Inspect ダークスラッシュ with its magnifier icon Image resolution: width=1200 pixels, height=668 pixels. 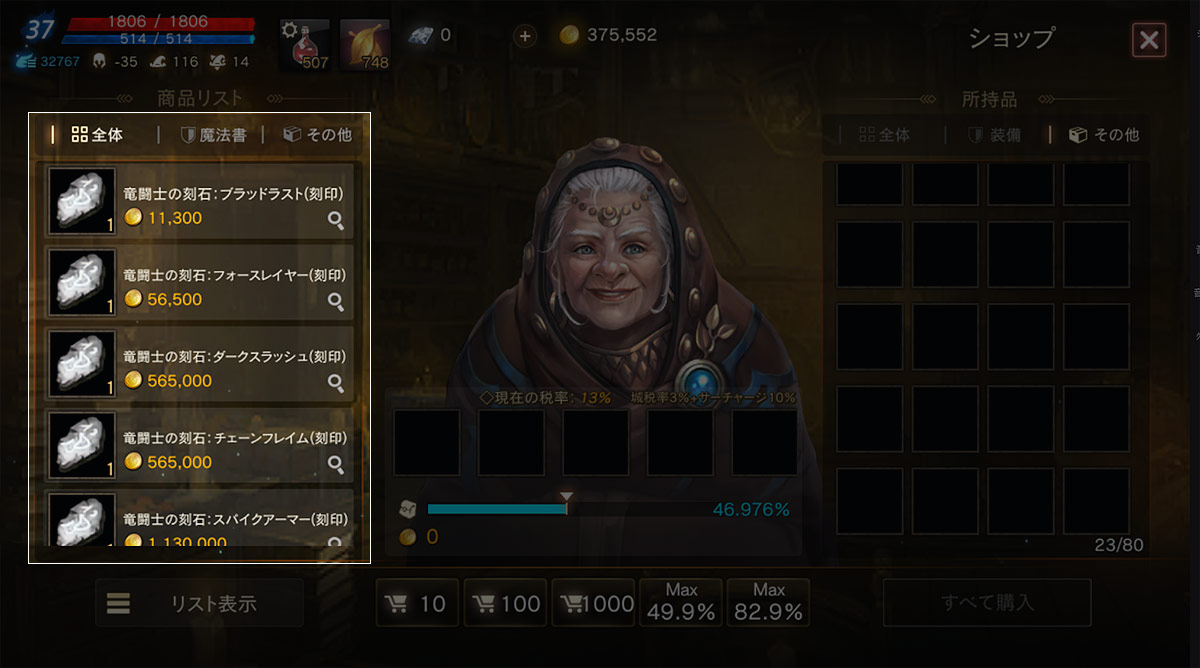click(336, 383)
